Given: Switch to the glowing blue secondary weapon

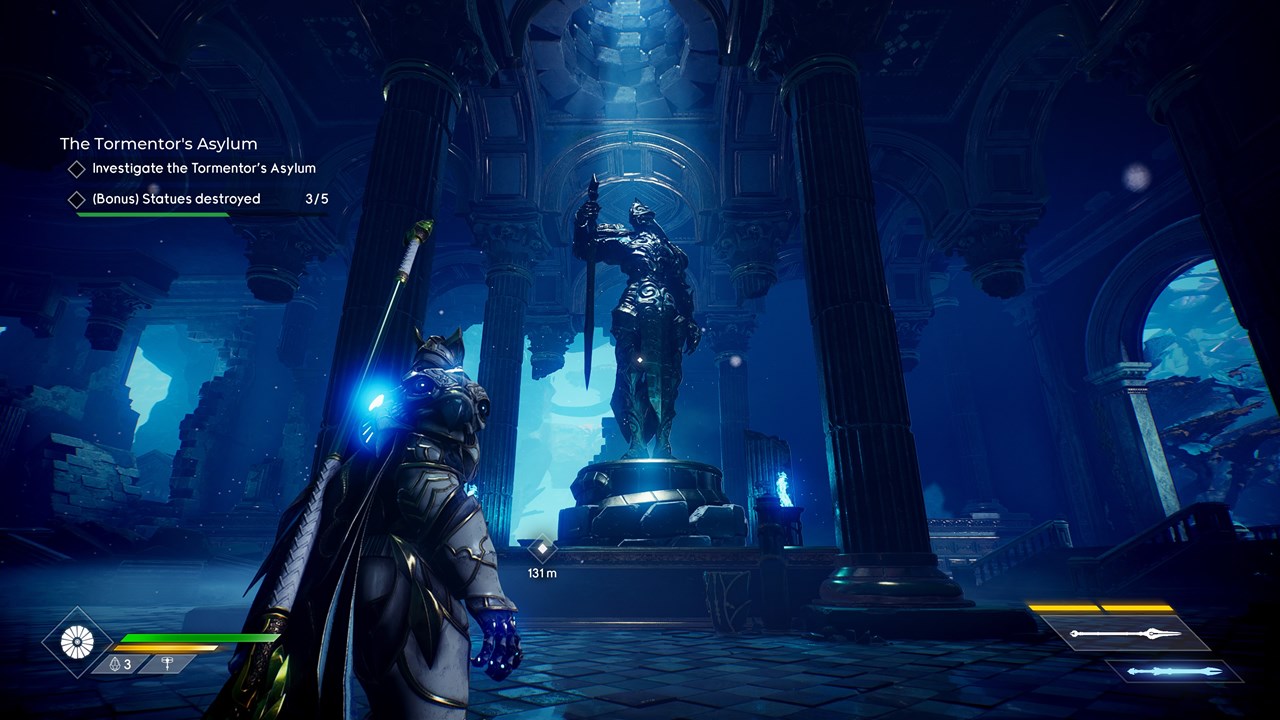Looking at the screenshot, I should (x=1173, y=671).
